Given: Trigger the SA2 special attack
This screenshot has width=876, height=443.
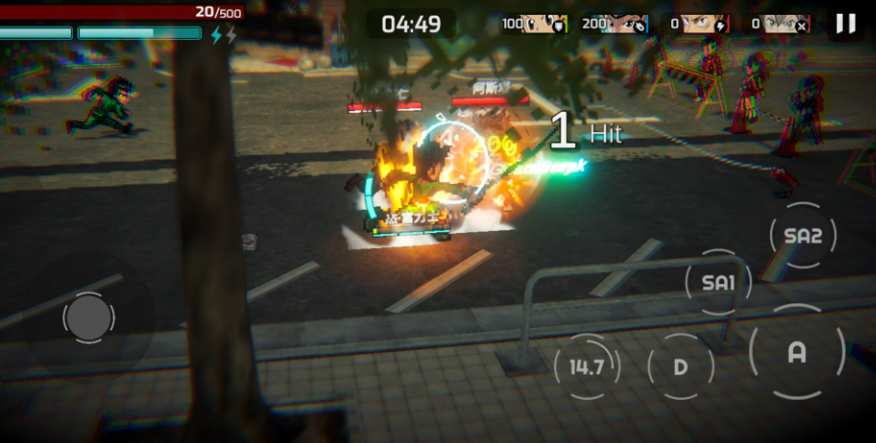Looking at the screenshot, I should [803, 236].
